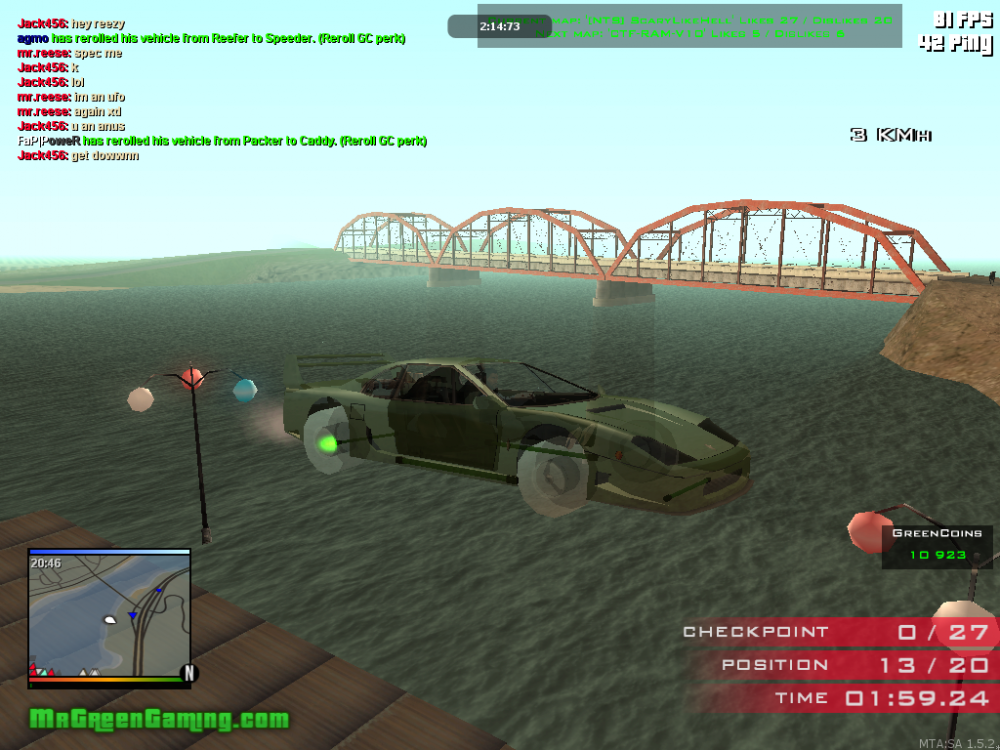Open the GreenCoins panel
The height and width of the screenshot is (750, 1000).
(x=936, y=545)
